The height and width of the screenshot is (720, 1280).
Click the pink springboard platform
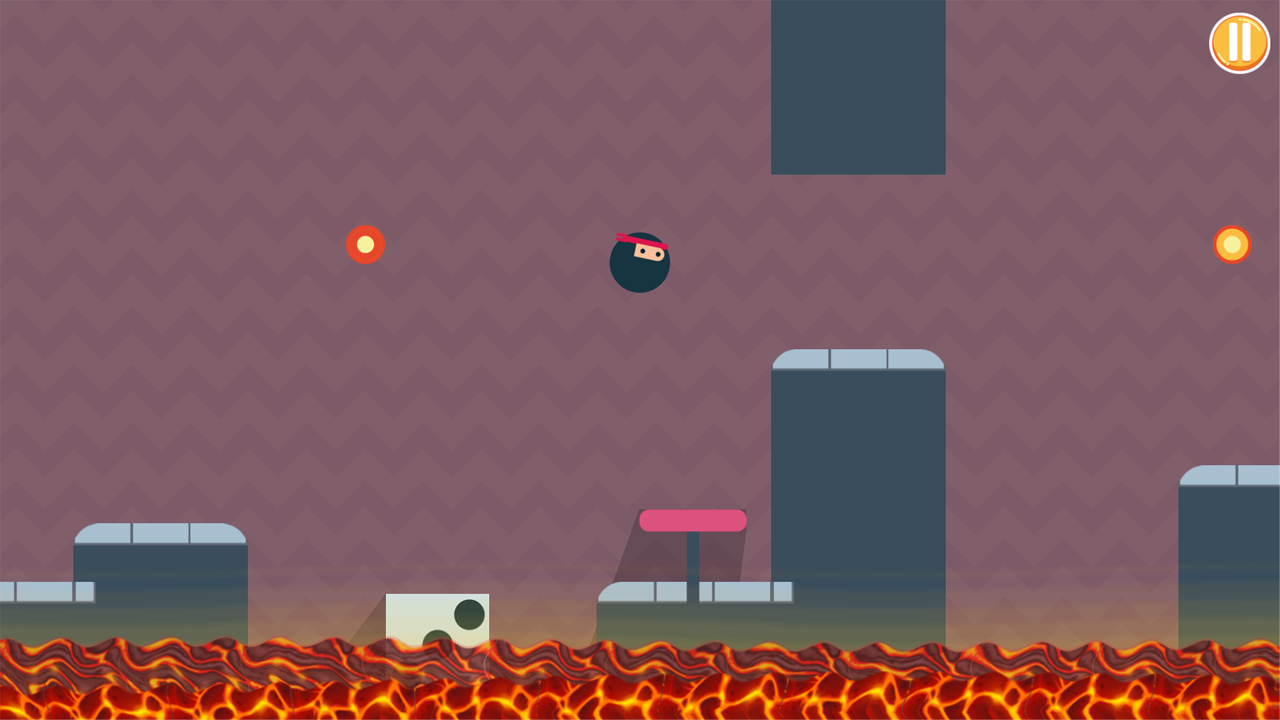(692, 520)
